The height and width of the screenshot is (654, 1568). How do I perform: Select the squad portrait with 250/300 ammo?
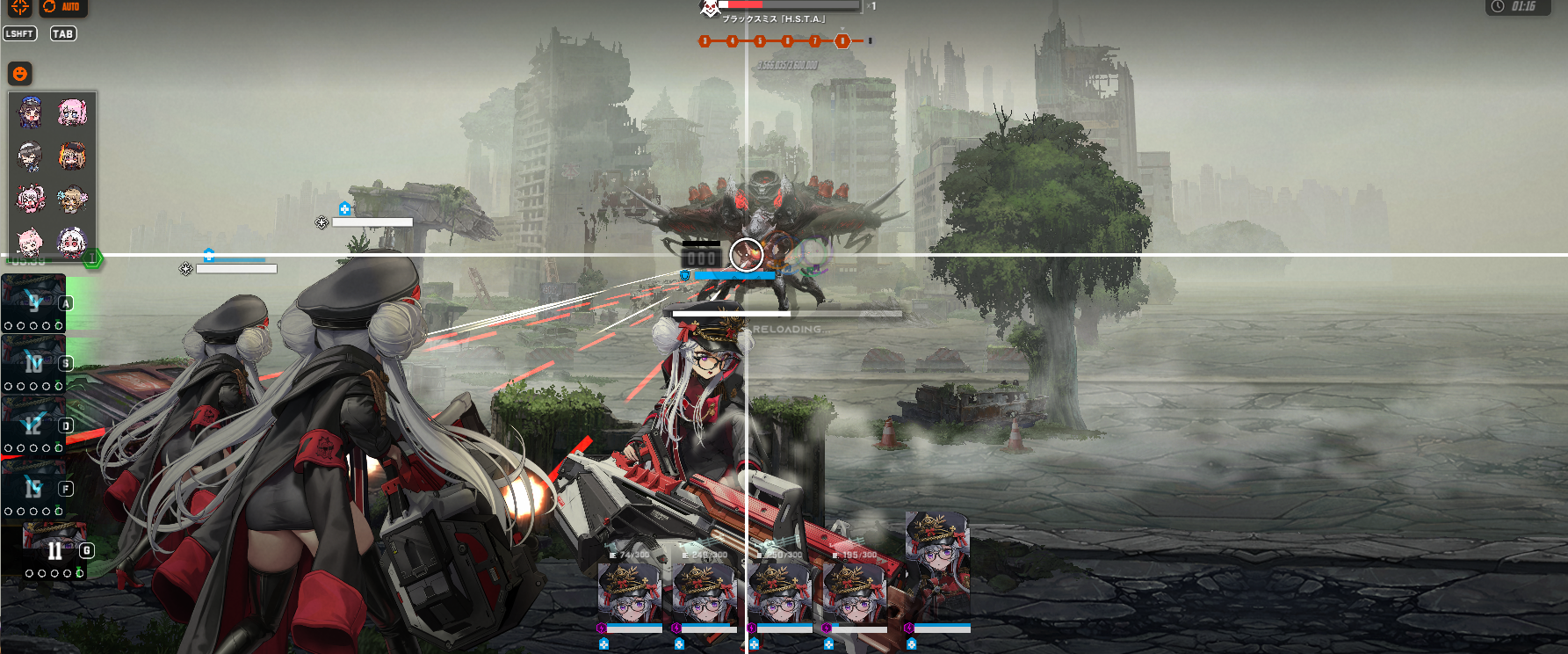pyautogui.click(x=779, y=592)
